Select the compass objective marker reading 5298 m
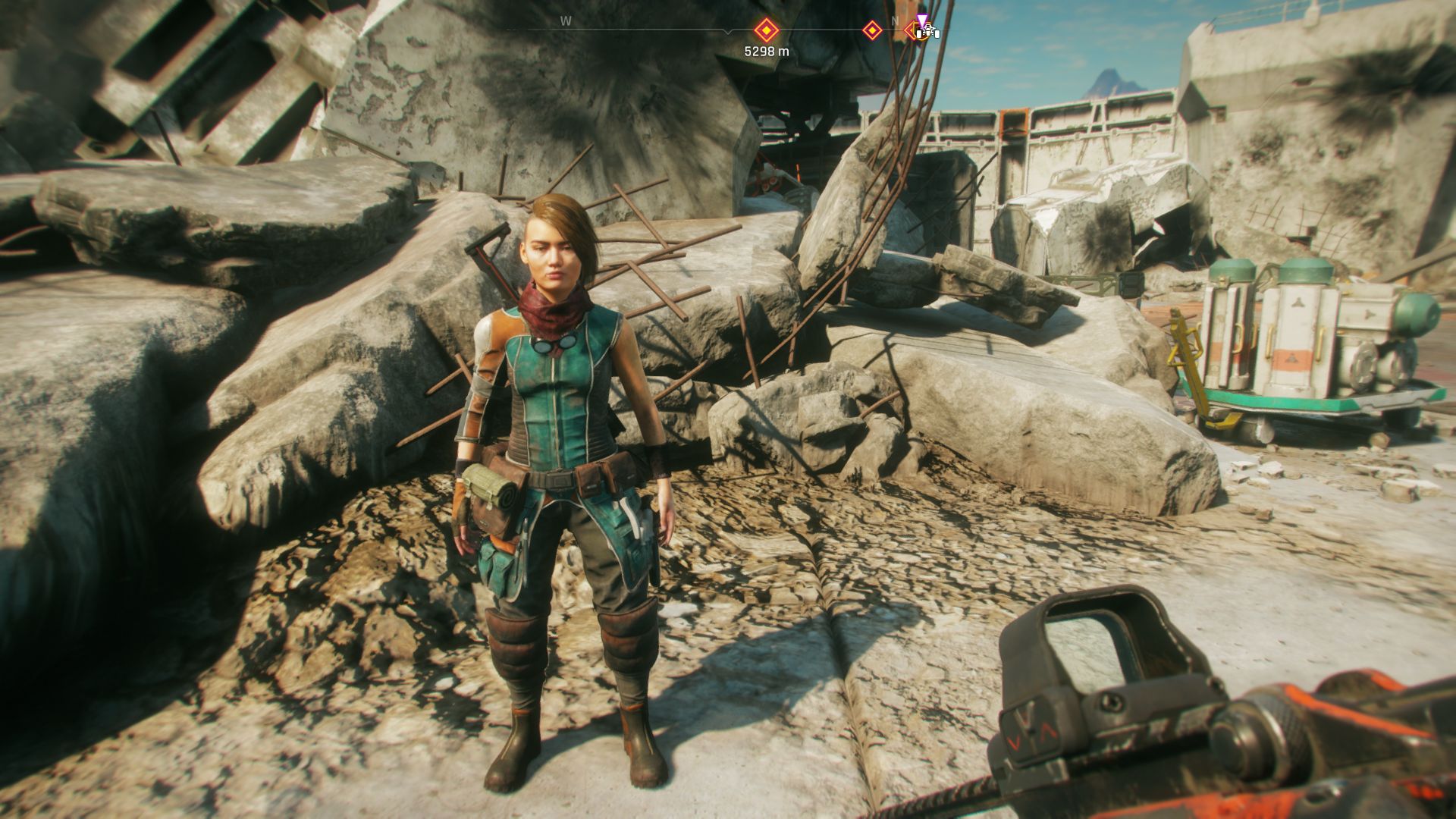 766,31
